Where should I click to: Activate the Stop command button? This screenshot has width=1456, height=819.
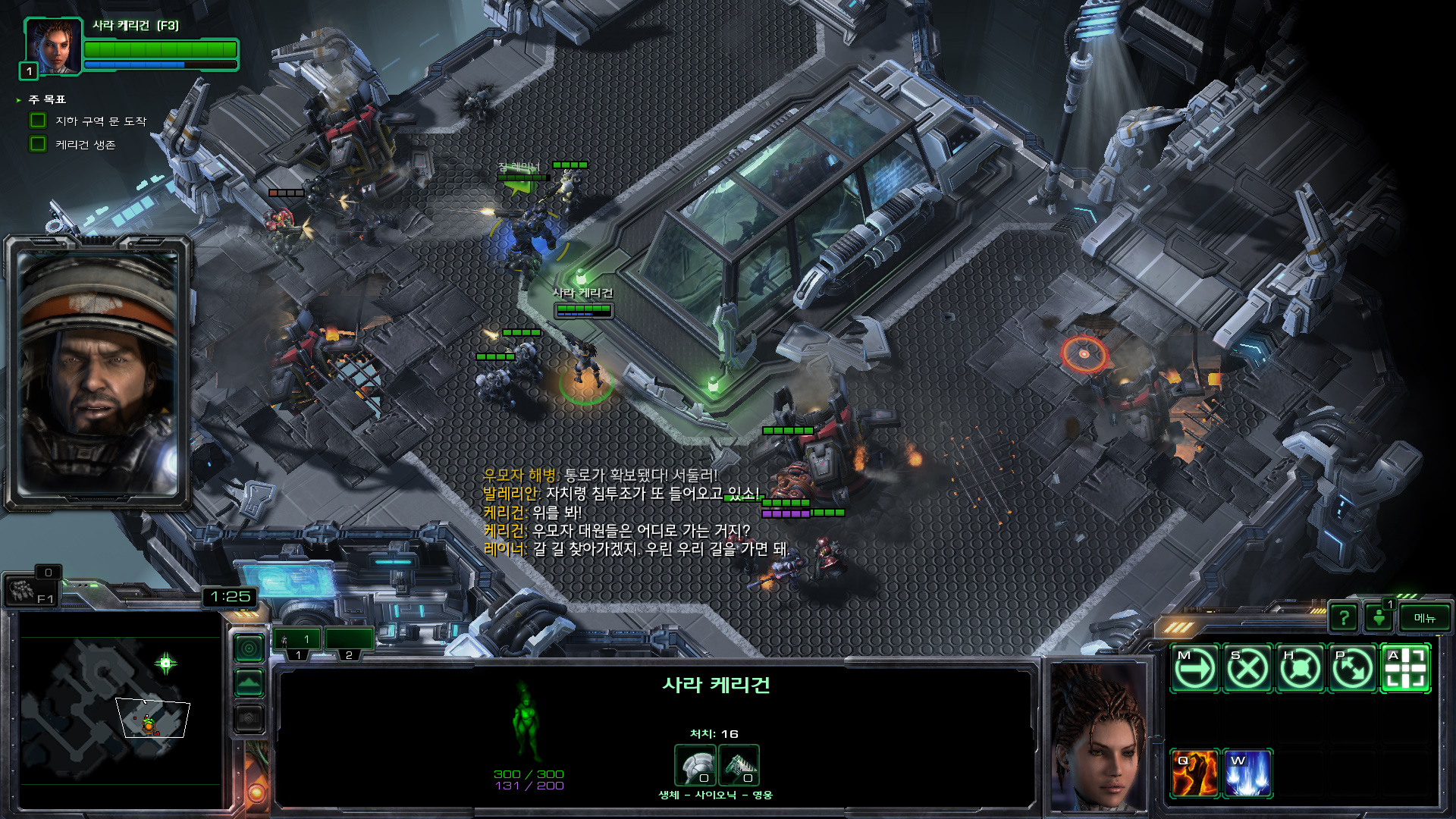(x=1247, y=669)
